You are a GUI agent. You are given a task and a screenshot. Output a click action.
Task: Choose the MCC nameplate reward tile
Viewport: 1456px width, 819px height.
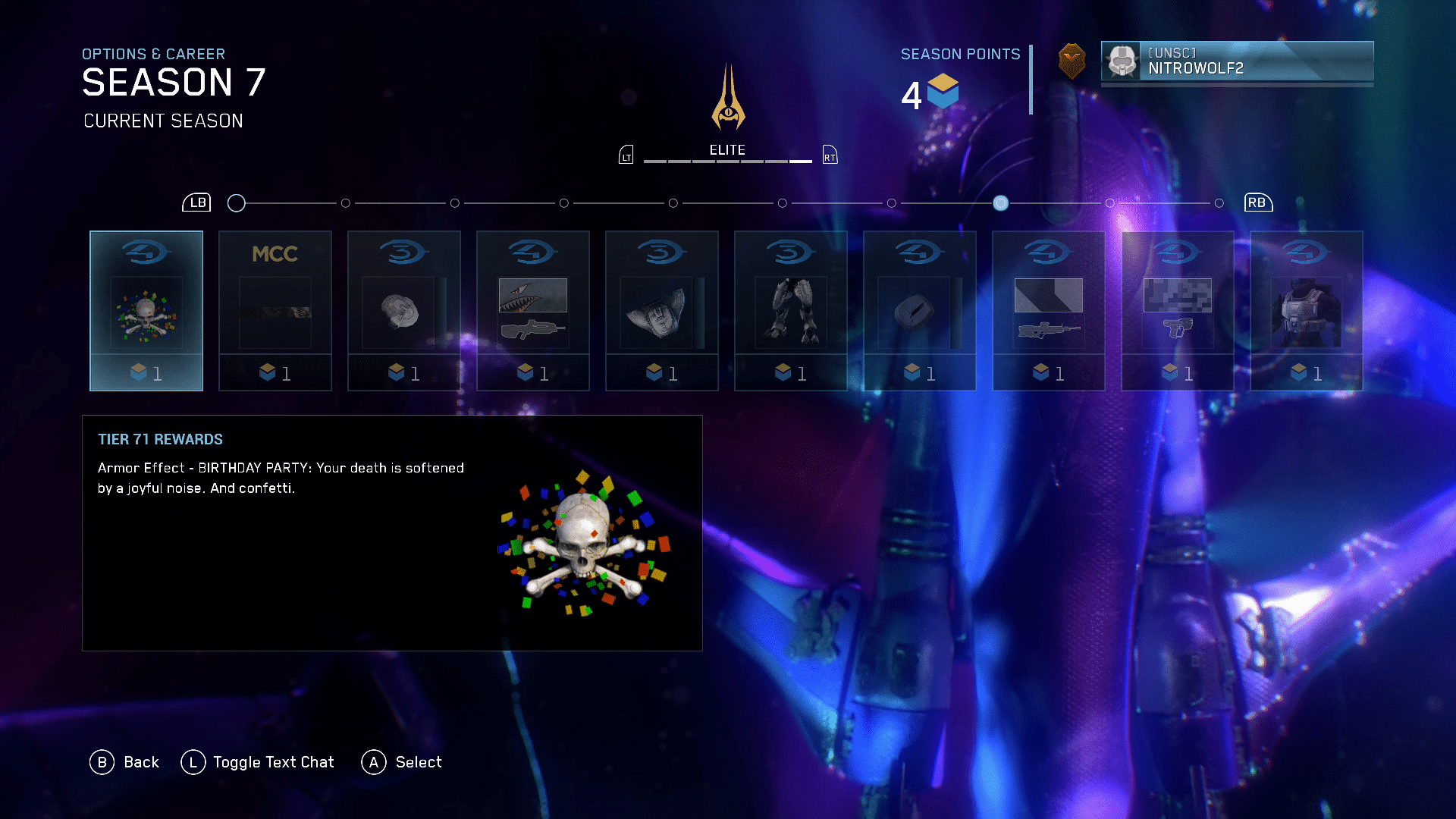tap(275, 311)
